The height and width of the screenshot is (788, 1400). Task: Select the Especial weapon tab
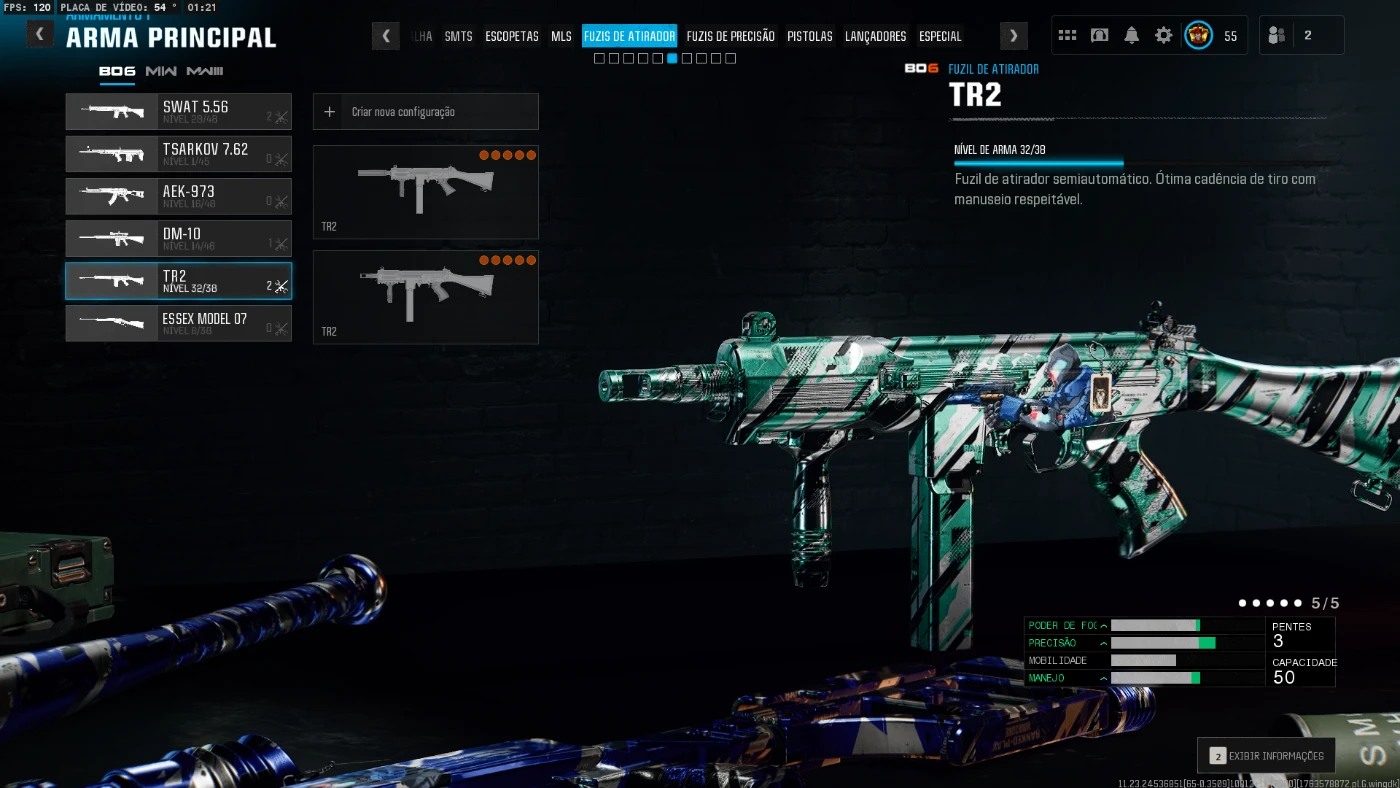(x=940, y=36)
